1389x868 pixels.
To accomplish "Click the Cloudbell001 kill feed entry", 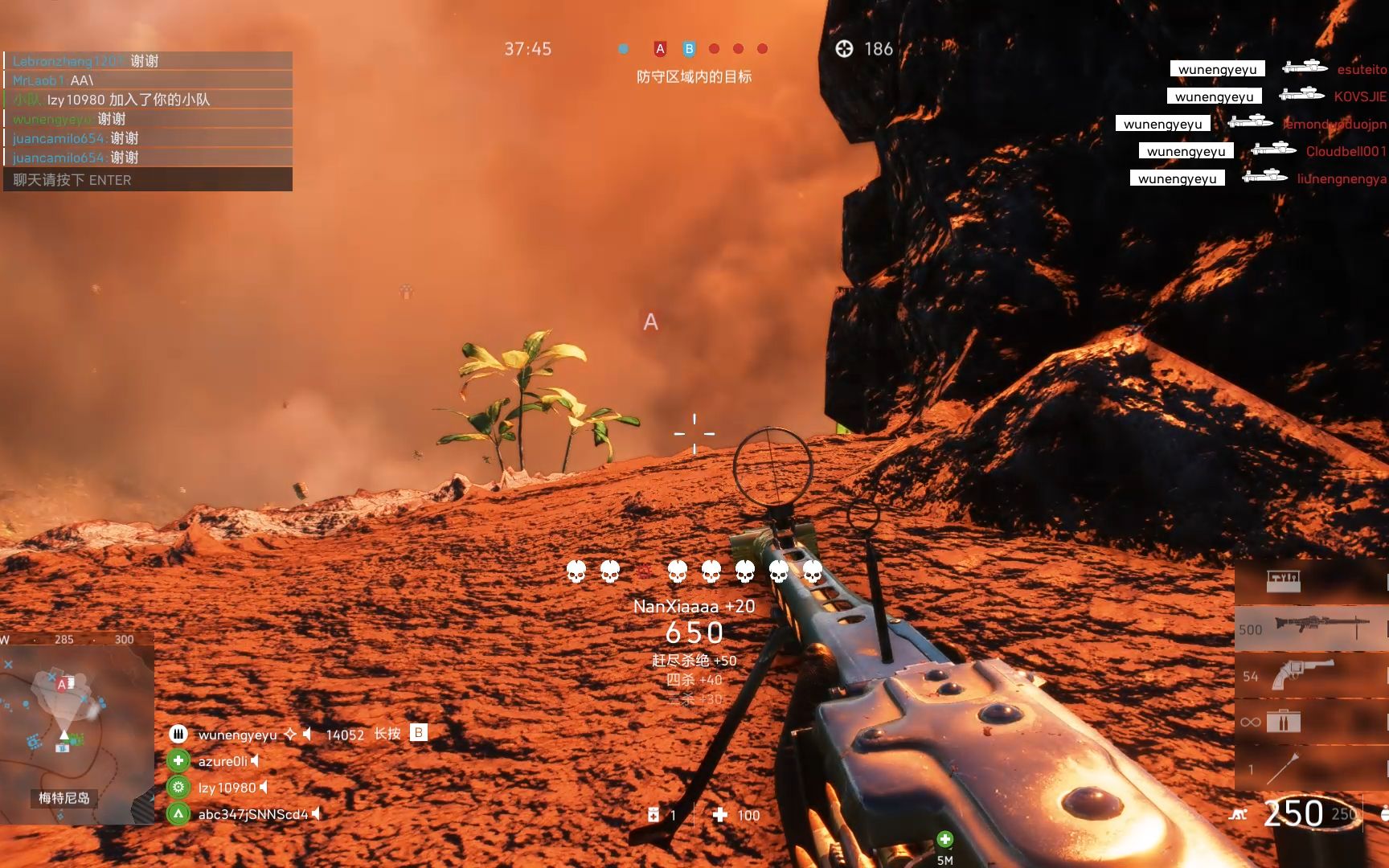I will [x=1346, y=151].
